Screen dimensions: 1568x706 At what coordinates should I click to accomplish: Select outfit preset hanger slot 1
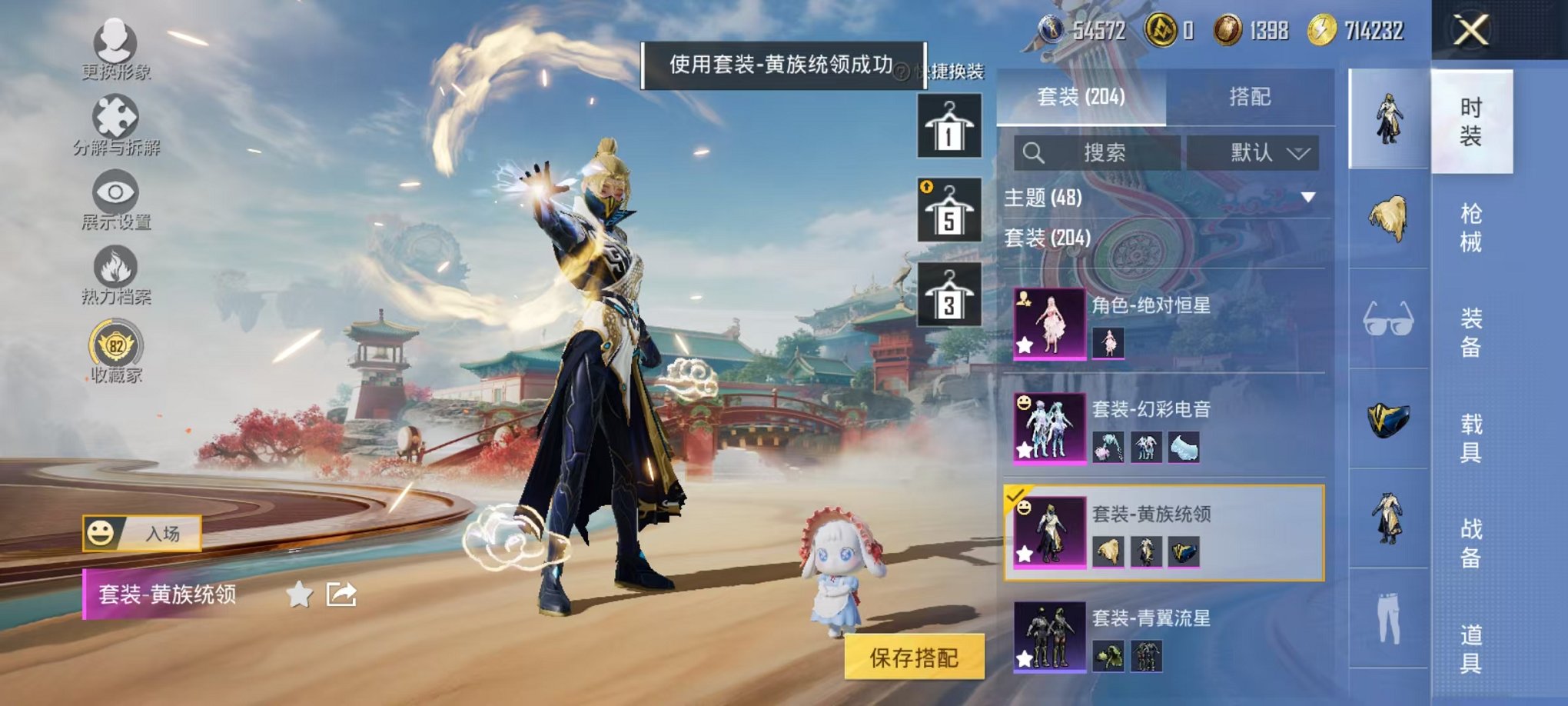(950, 125)
